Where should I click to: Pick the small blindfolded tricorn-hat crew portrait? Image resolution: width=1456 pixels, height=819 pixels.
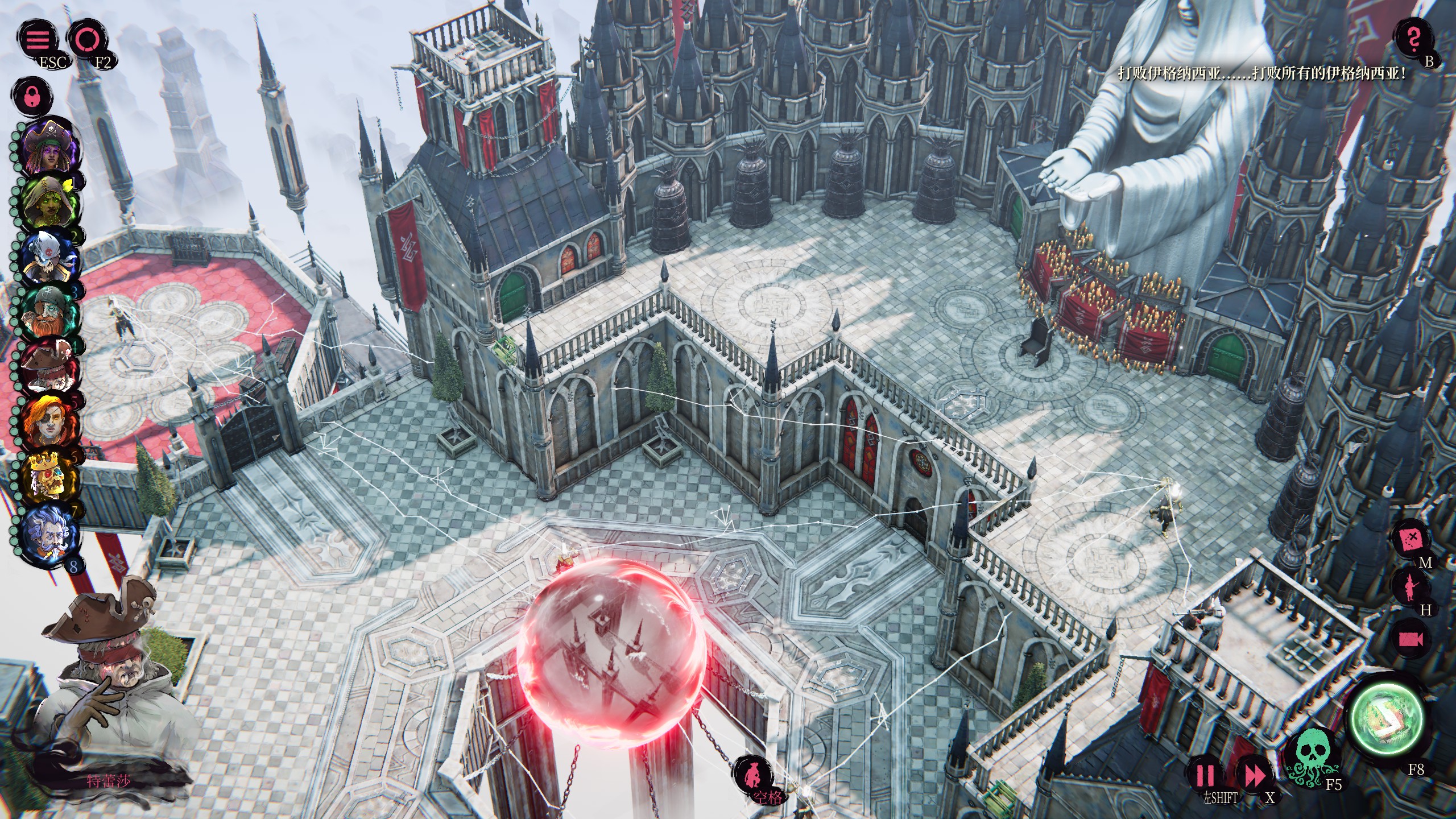point(50,367)
